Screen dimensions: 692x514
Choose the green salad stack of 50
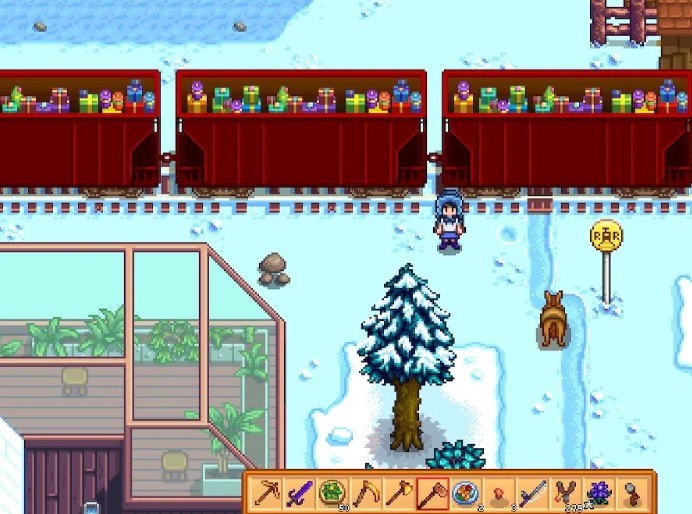(333, 492)
